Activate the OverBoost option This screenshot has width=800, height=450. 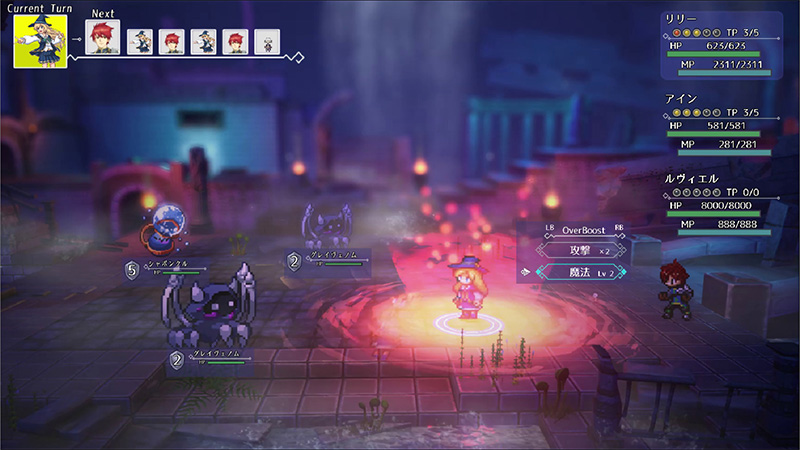pos(573,228)
